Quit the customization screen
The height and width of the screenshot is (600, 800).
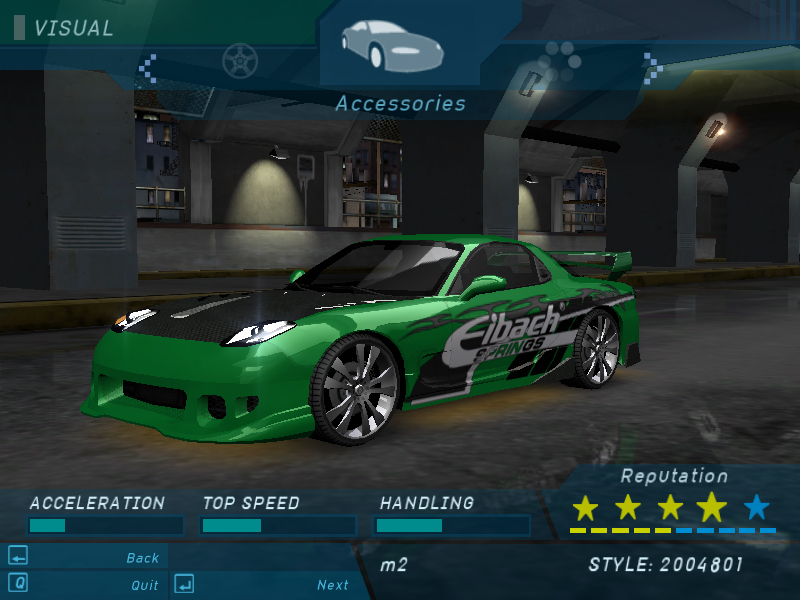coord(144,585)
